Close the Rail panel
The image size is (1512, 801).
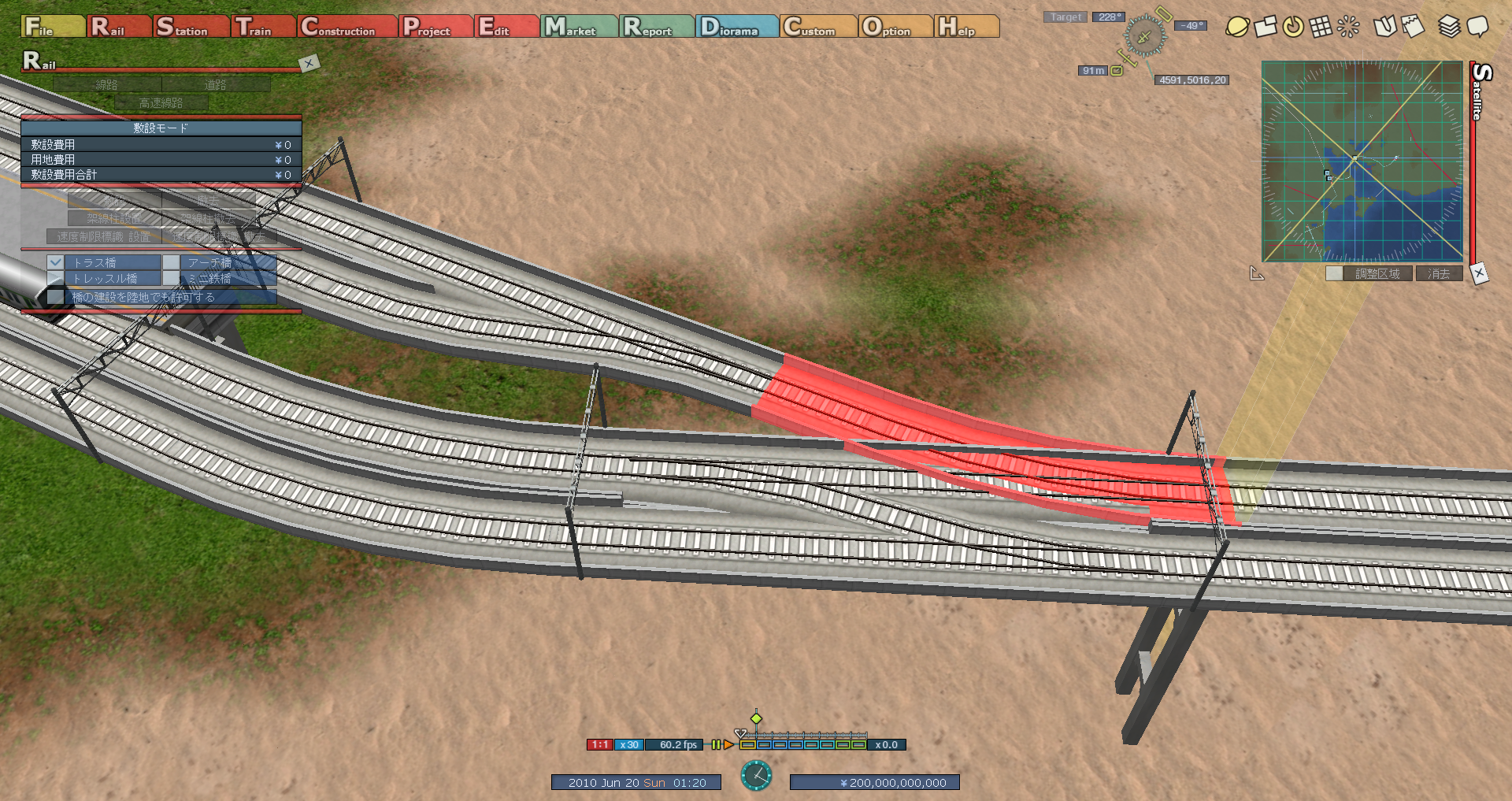click(309, 63)
